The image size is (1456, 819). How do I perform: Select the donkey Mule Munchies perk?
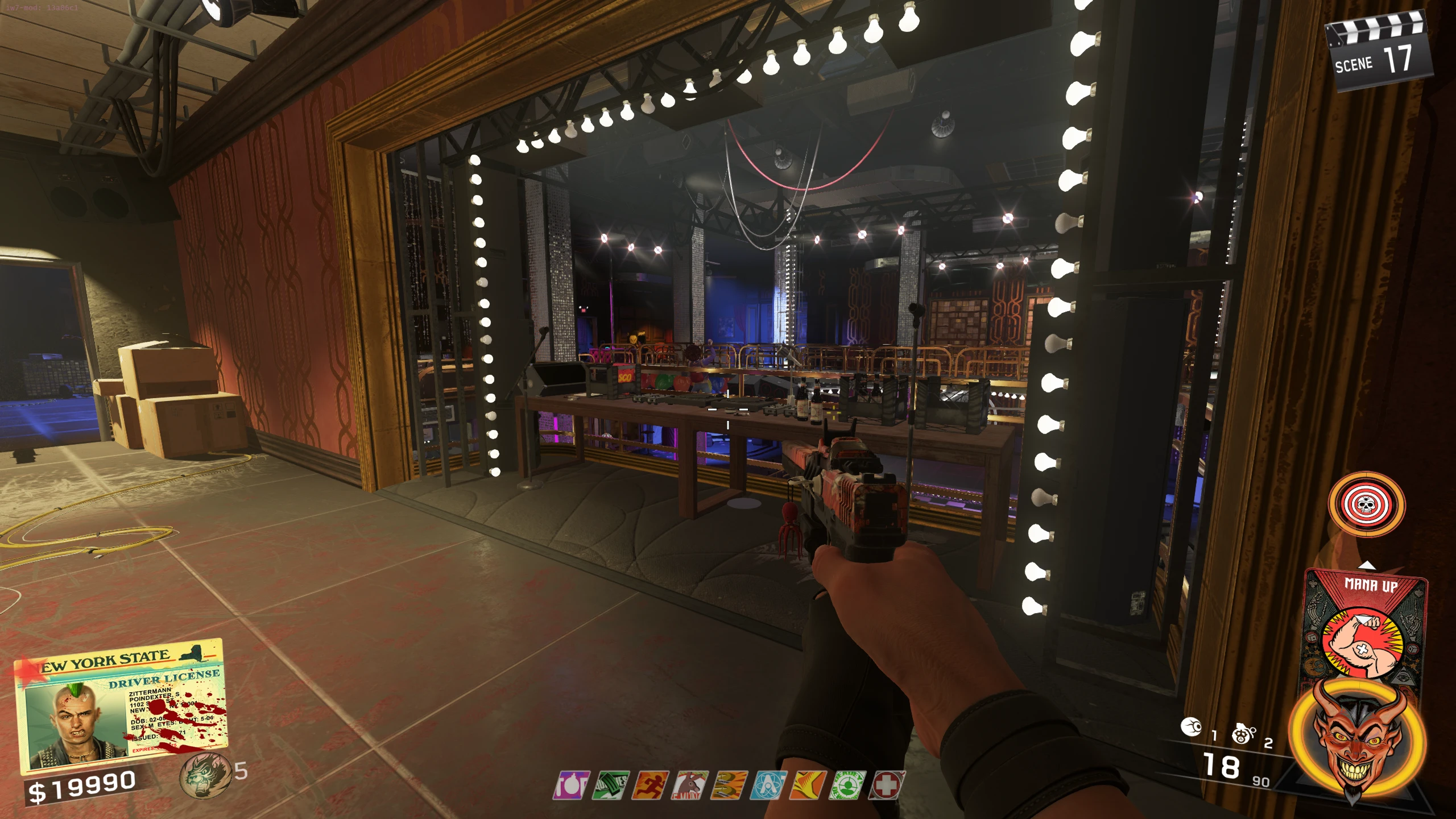(690, 785)
